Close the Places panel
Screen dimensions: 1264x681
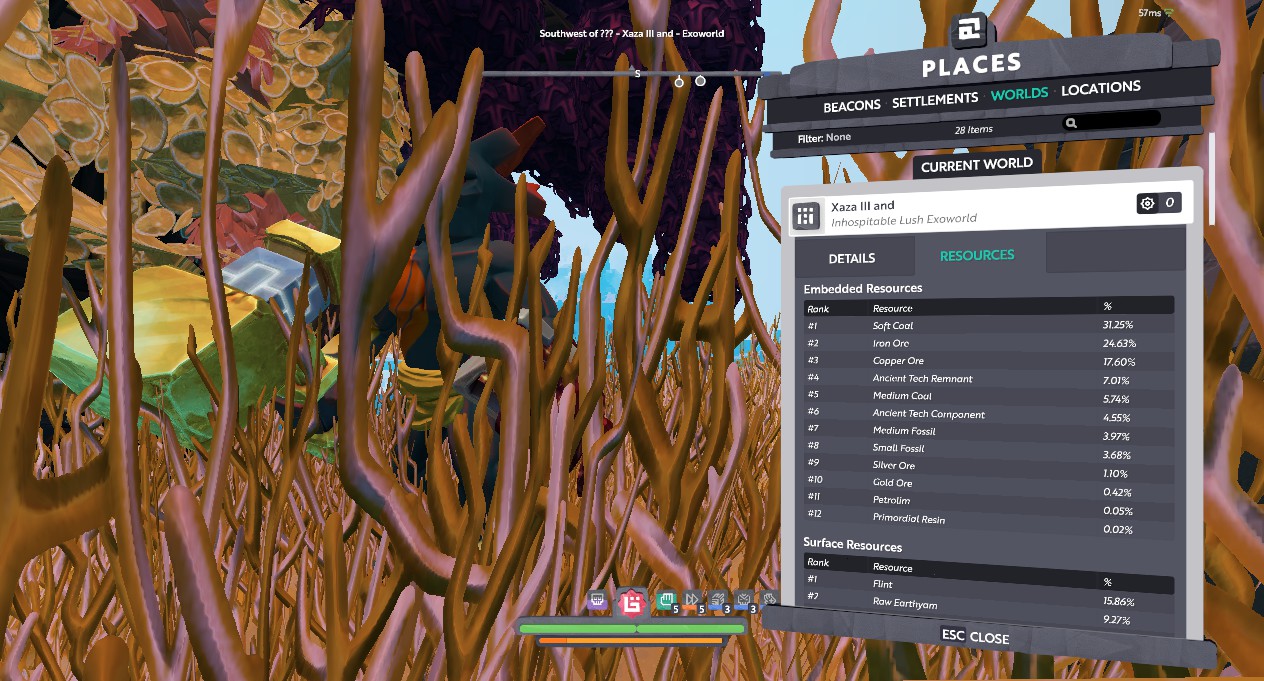tap(975, 637)
